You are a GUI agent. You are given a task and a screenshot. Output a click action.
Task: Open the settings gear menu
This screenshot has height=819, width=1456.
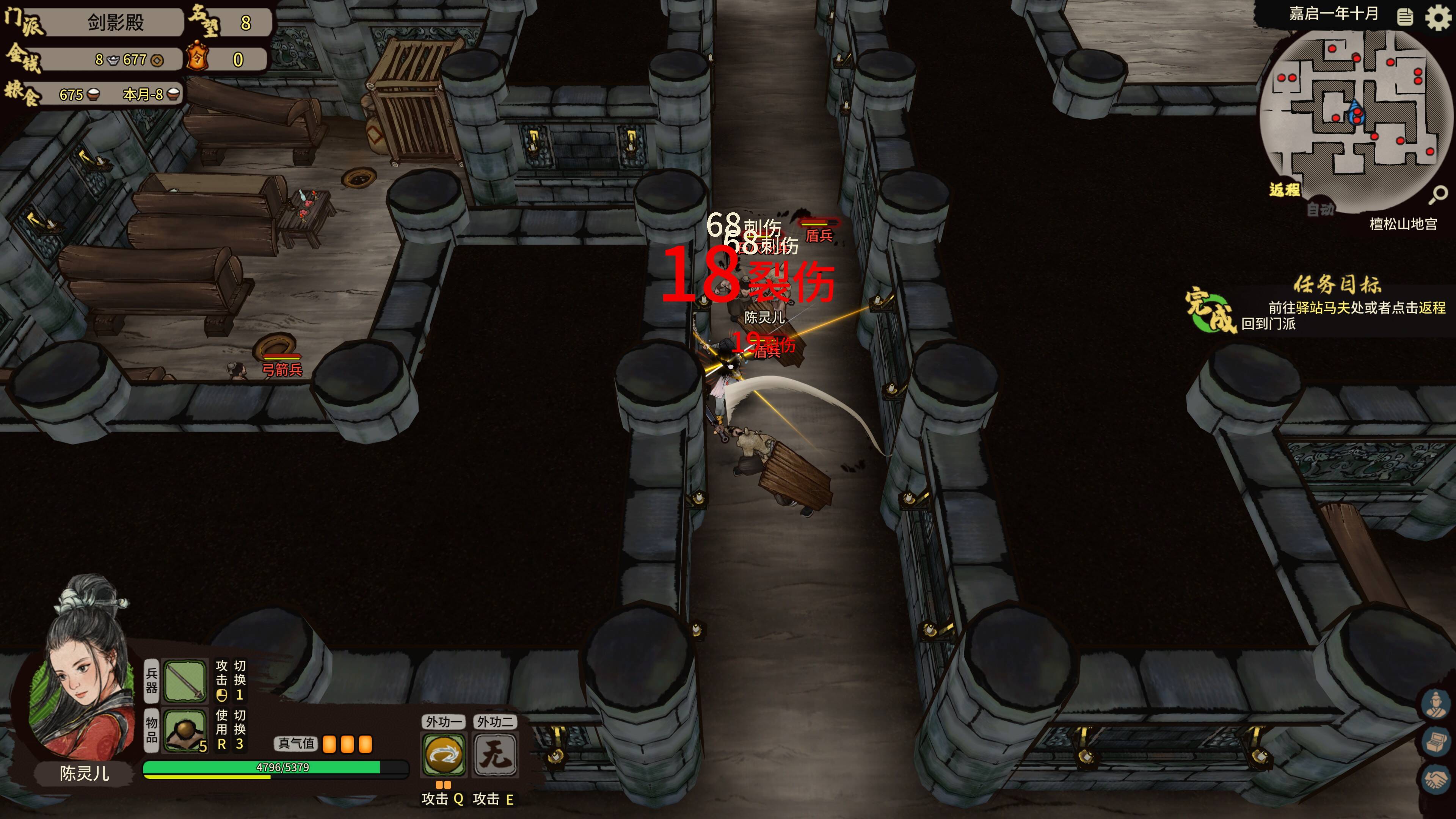point(1437,17)
